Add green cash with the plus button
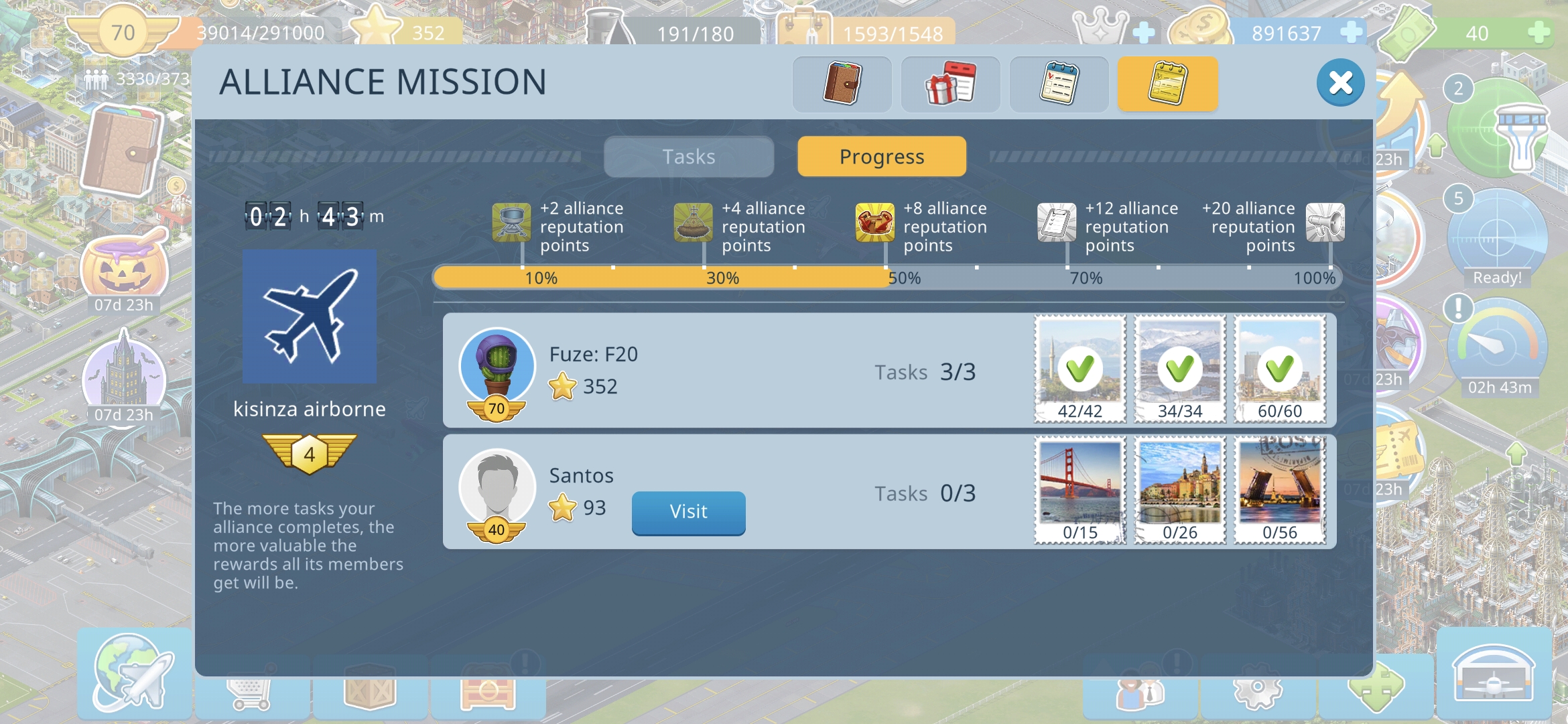 click(x=1539, y=32)
